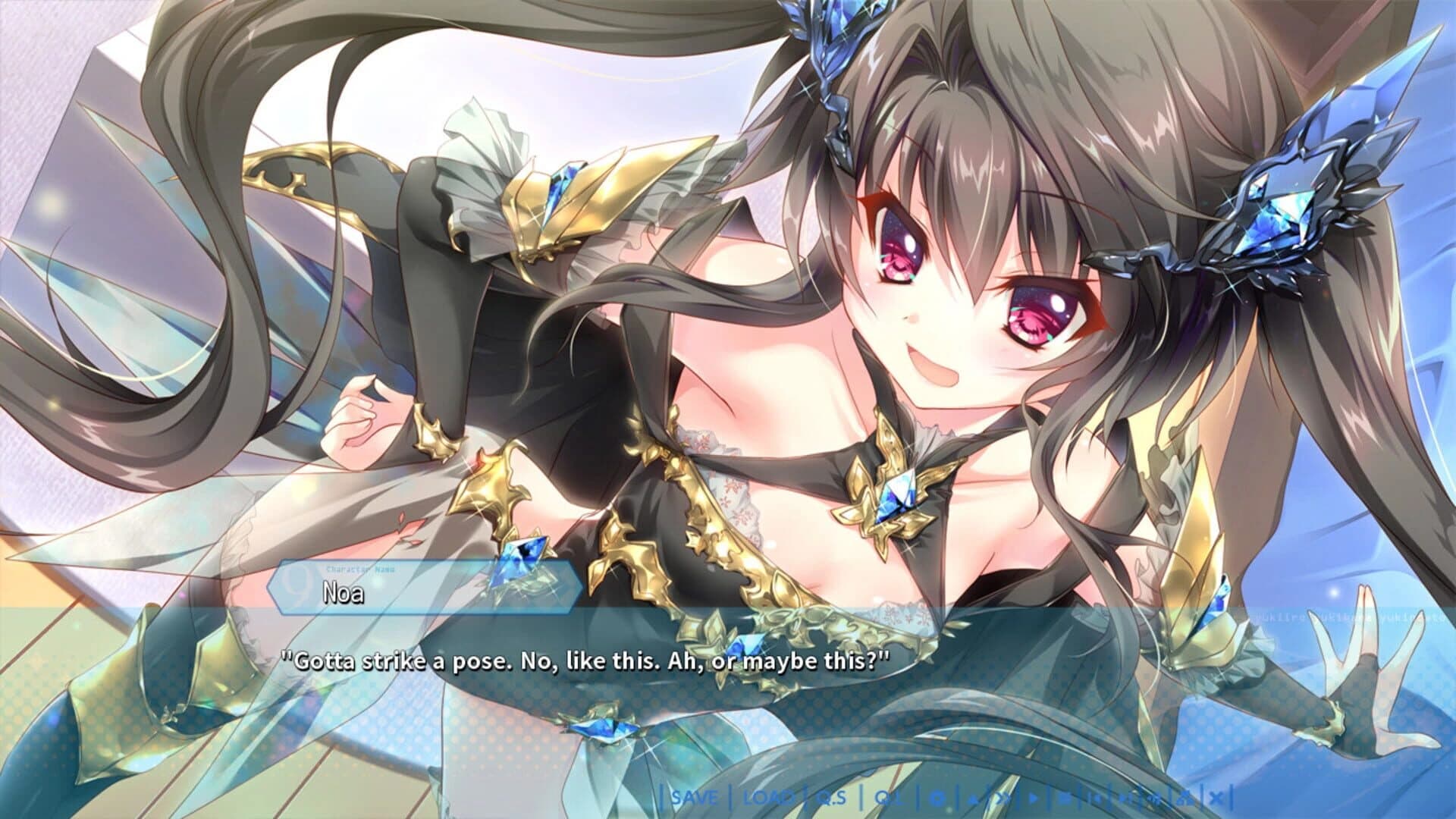Hide the message window using the X icon
1456x819 pixels.
1215,797
